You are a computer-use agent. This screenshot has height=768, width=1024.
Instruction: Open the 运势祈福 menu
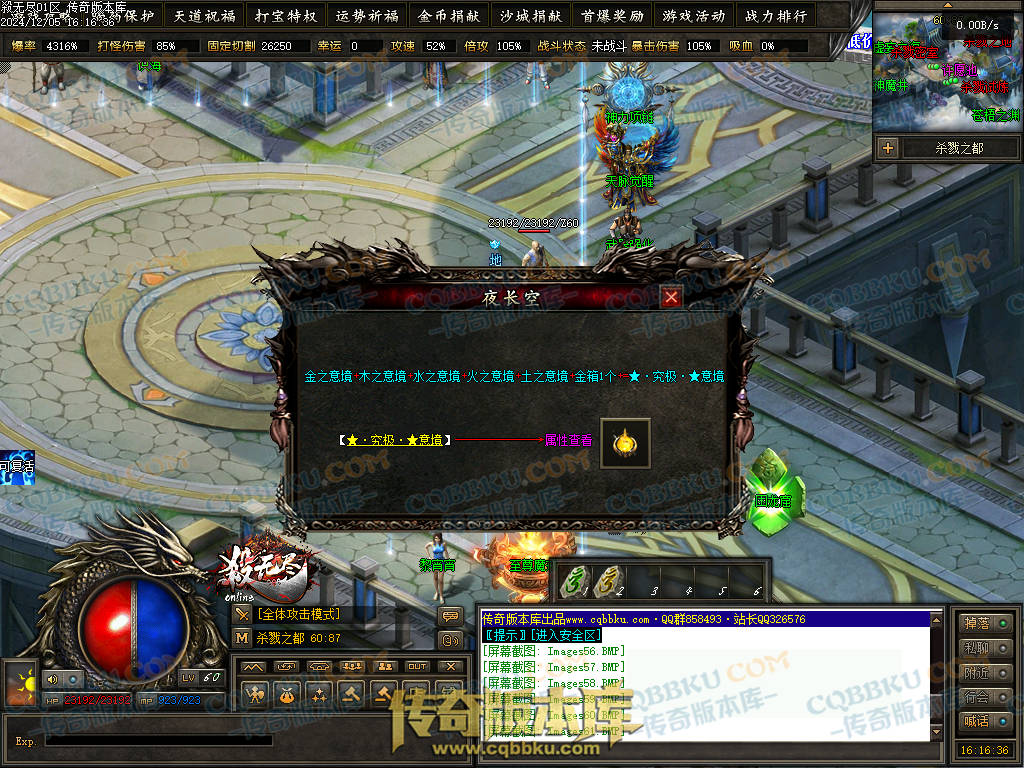367,16
